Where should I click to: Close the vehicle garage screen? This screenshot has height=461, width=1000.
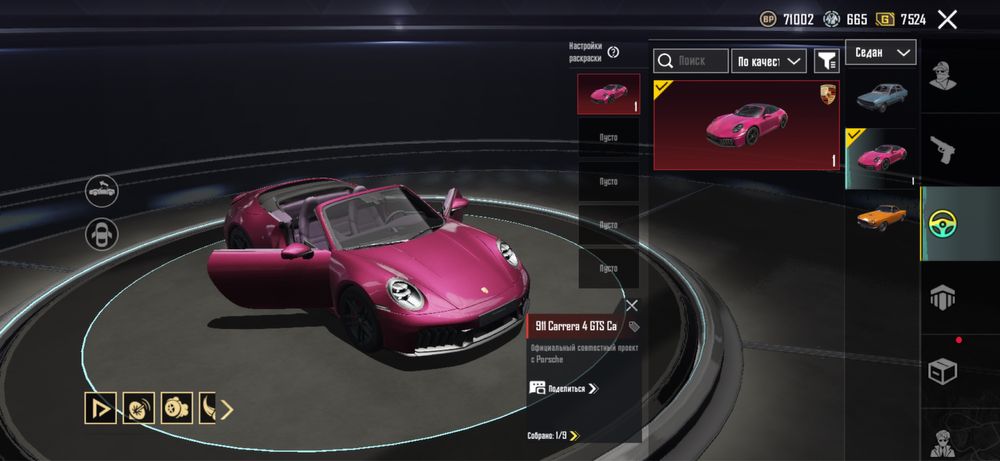coord(947,19)
